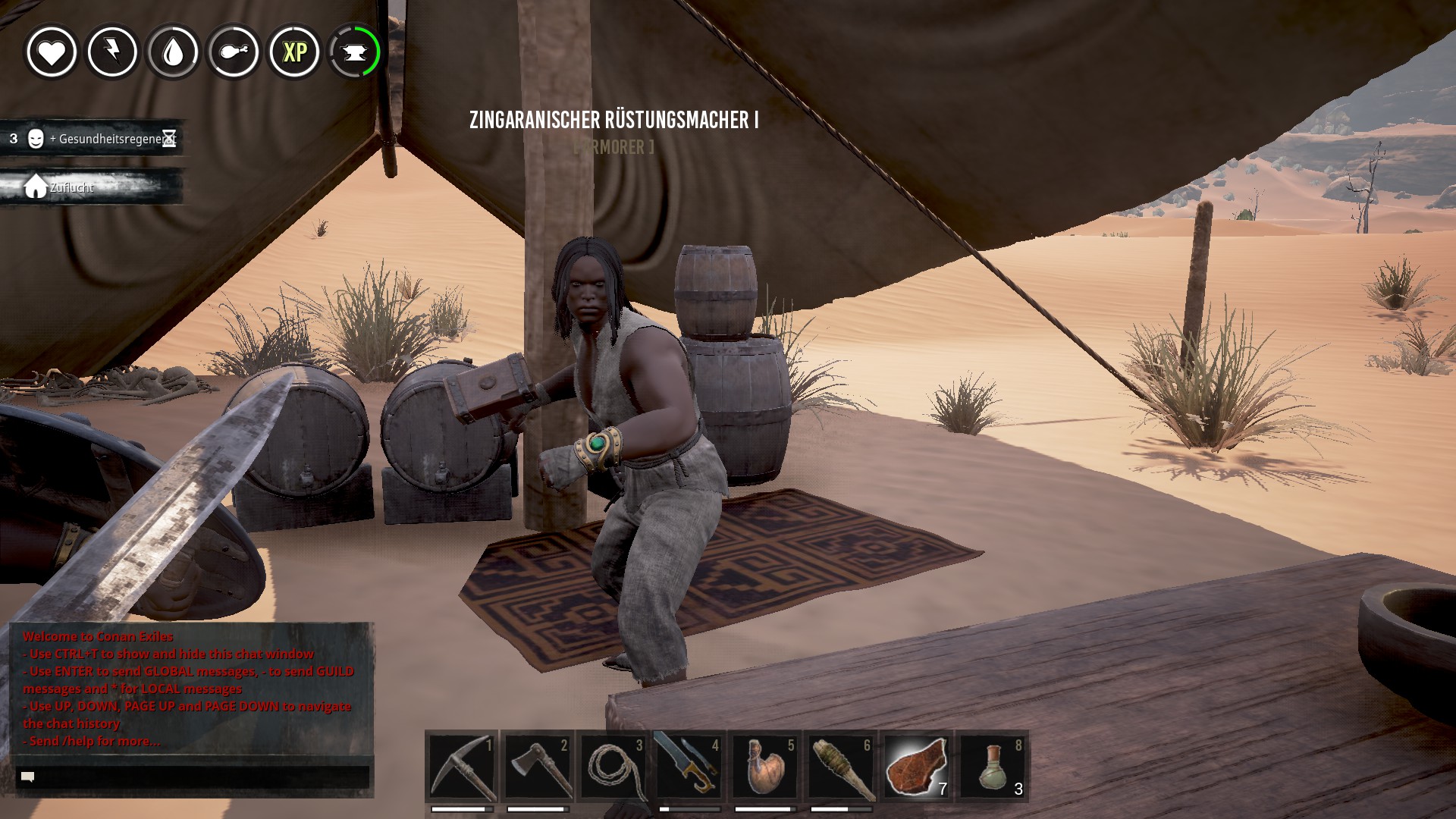Select the highlighted raw meat stack
This screenshot has width=1456, height=819.
click(x=916, y=767)
